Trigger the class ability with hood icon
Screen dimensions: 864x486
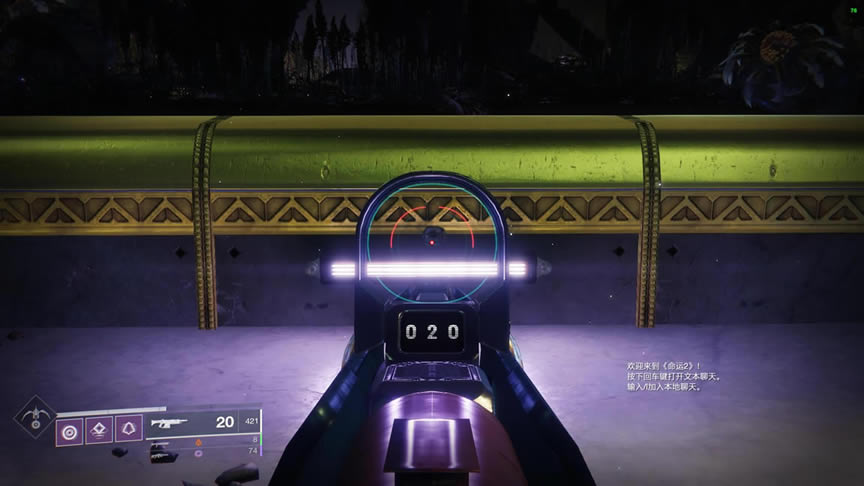point(129,431)
